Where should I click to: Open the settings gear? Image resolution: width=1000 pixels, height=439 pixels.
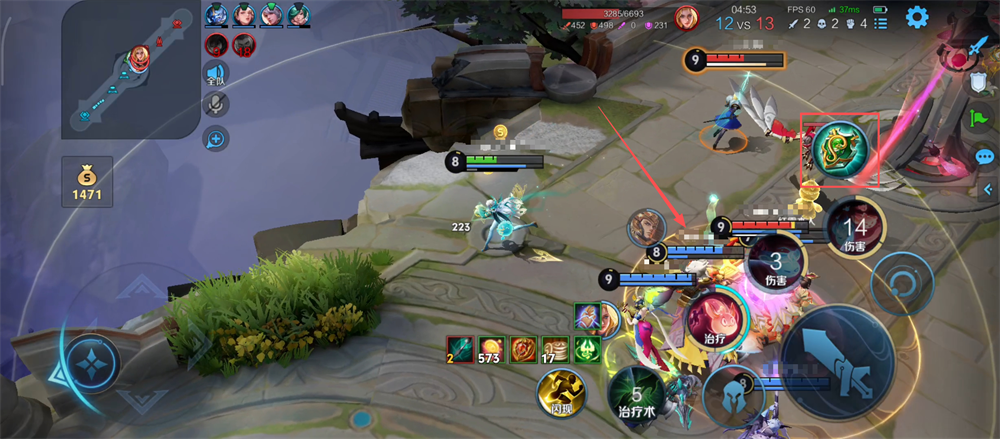(917, 17)
